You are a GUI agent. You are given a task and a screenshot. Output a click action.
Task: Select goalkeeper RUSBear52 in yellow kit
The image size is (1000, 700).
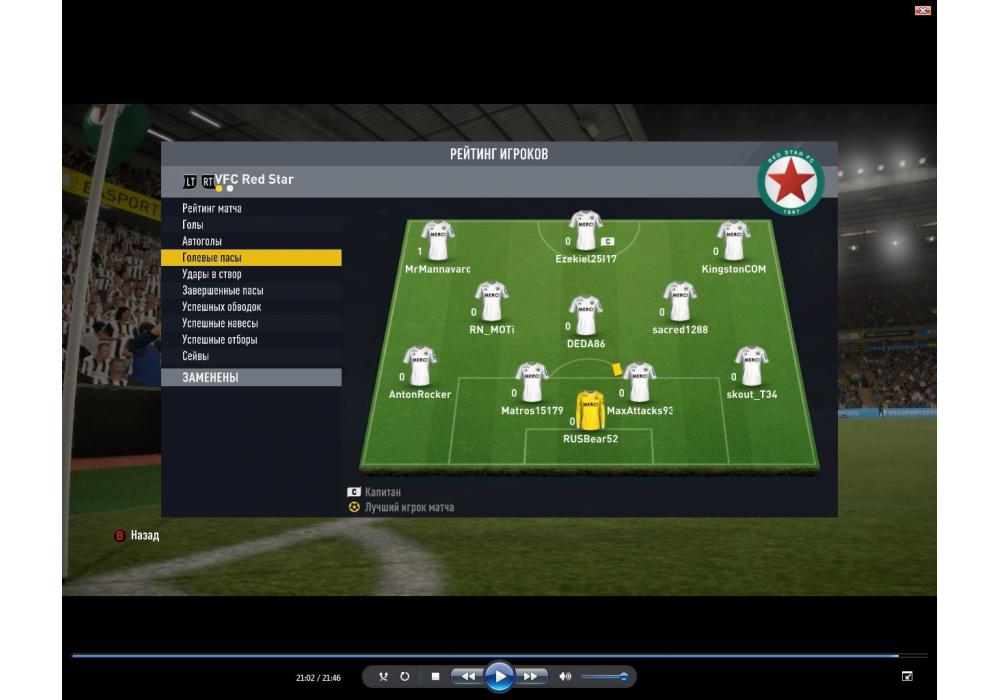[590, 411]
